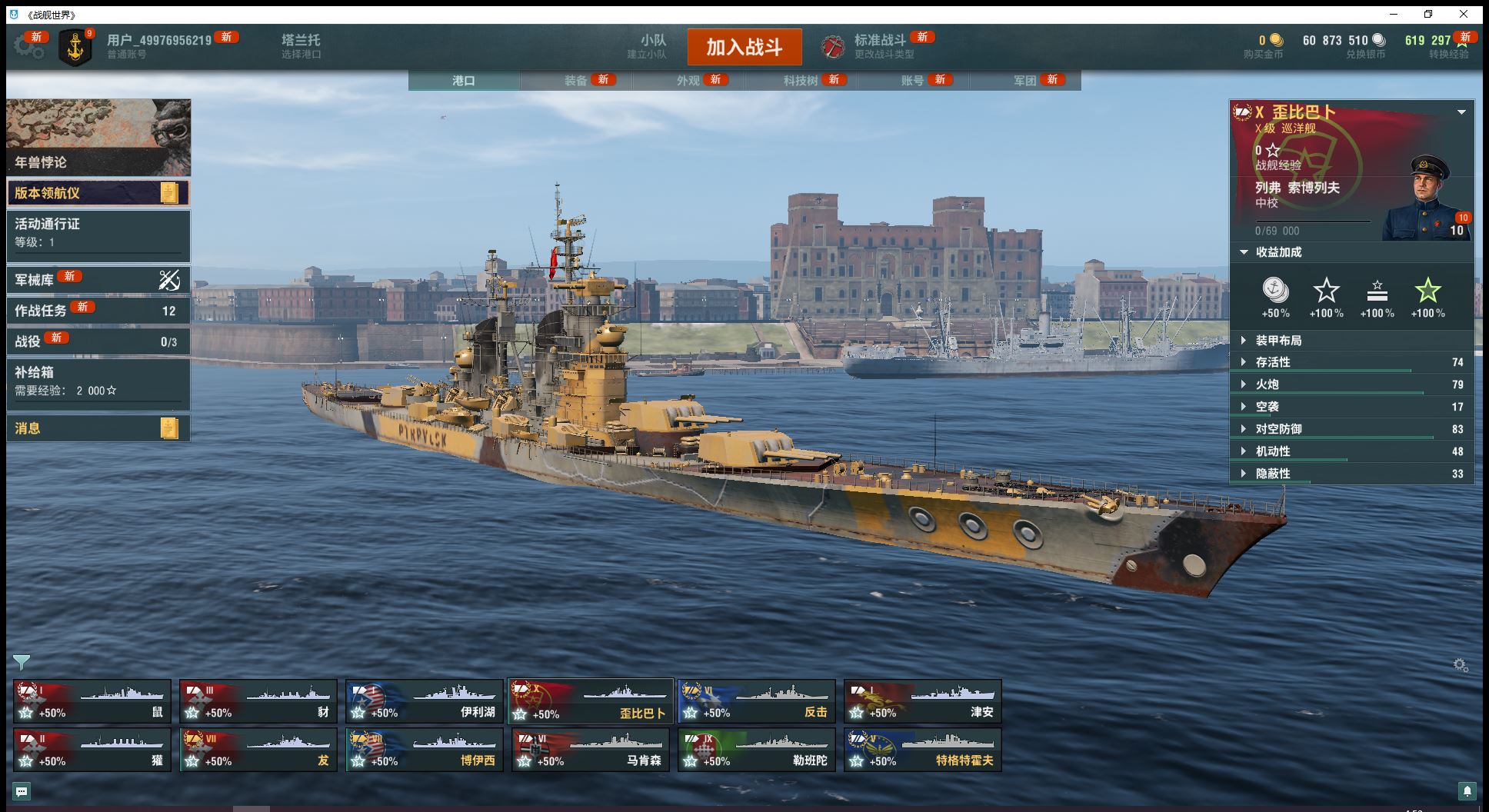Open the settings gear icon

pos(28,47)
